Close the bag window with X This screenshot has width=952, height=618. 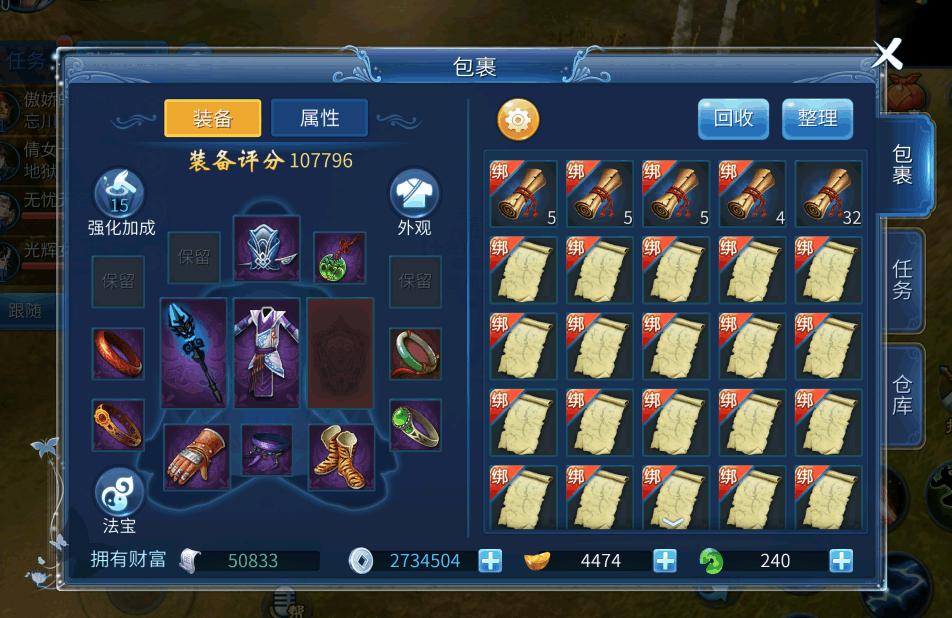887,54
